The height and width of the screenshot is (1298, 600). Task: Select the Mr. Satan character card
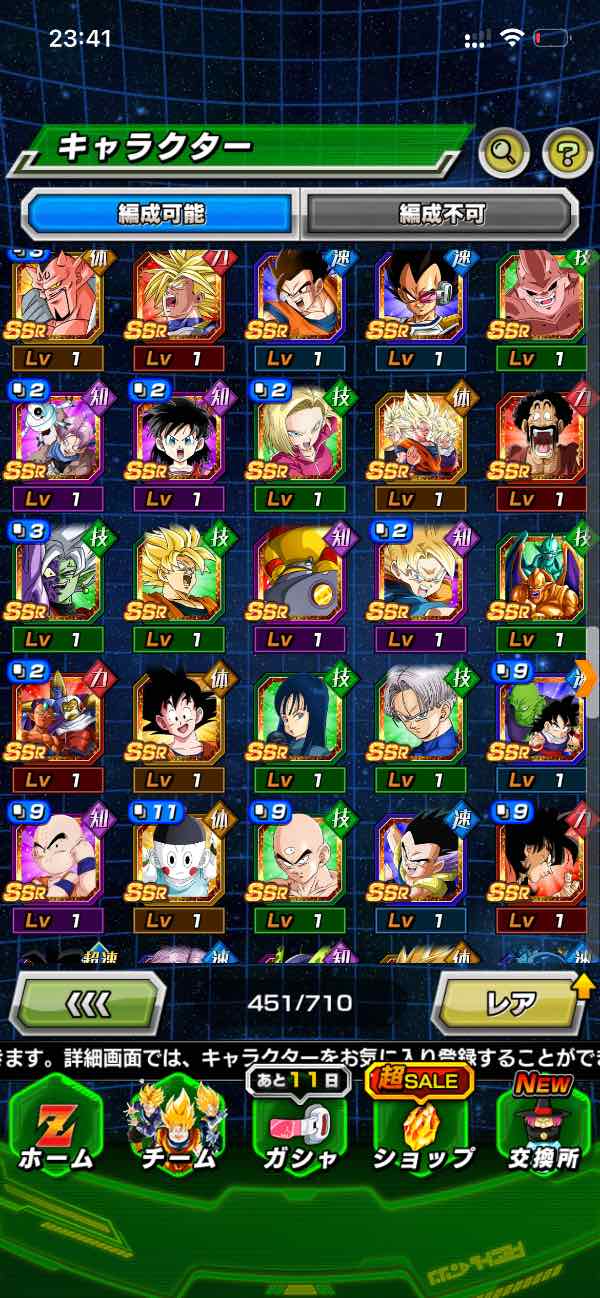[542, 440]
